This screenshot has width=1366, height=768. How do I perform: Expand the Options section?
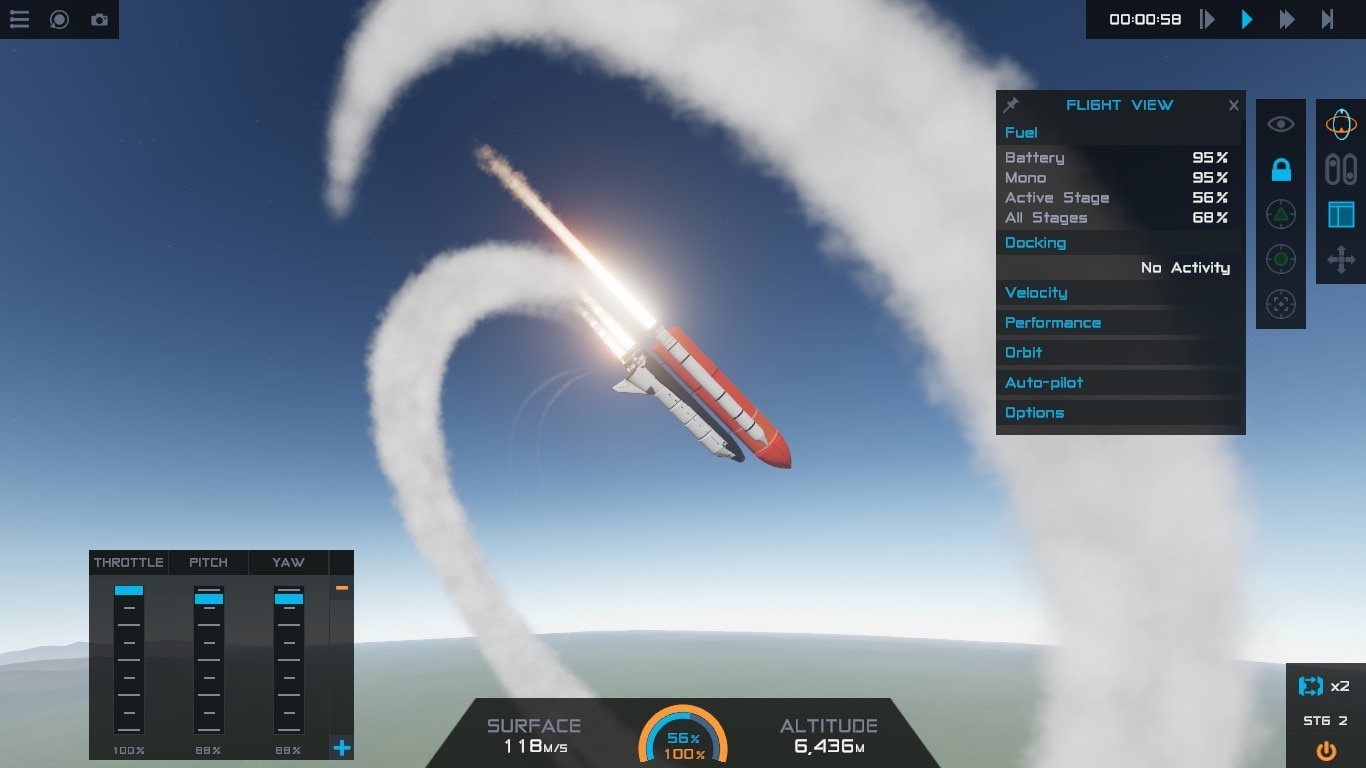(1034, 412)
